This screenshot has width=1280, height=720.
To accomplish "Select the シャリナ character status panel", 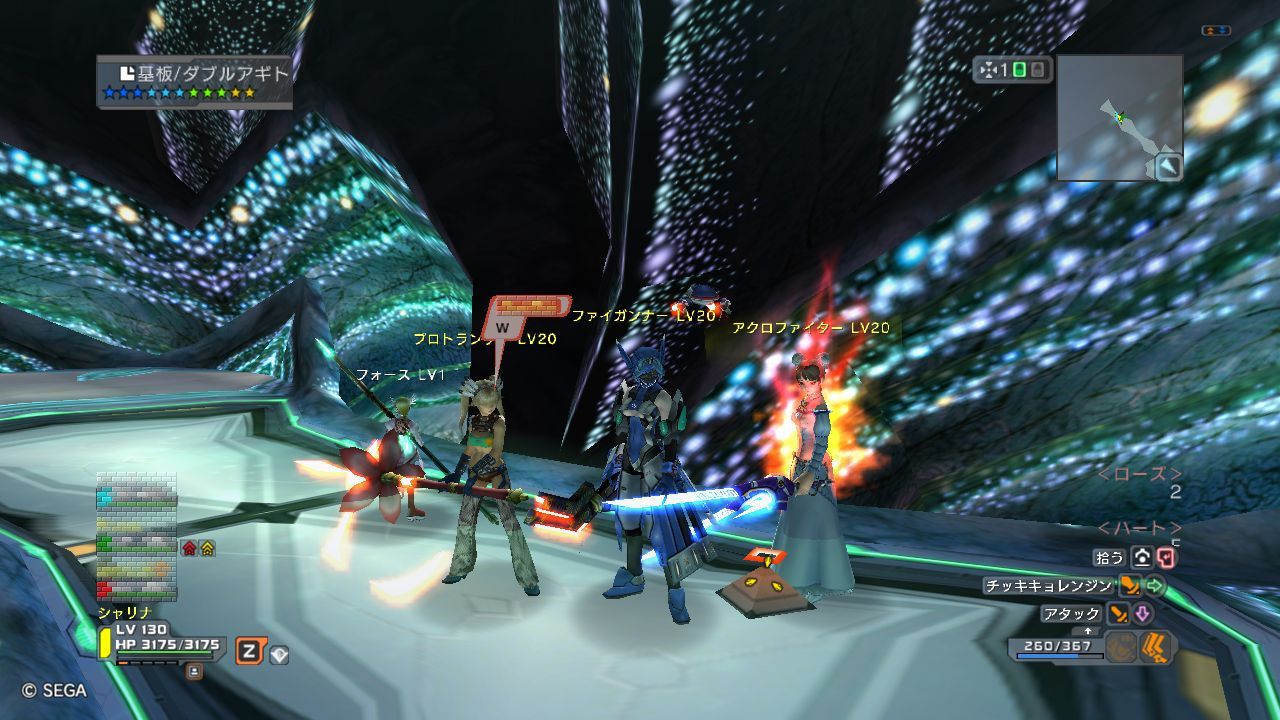I will (x=160, y=638).
